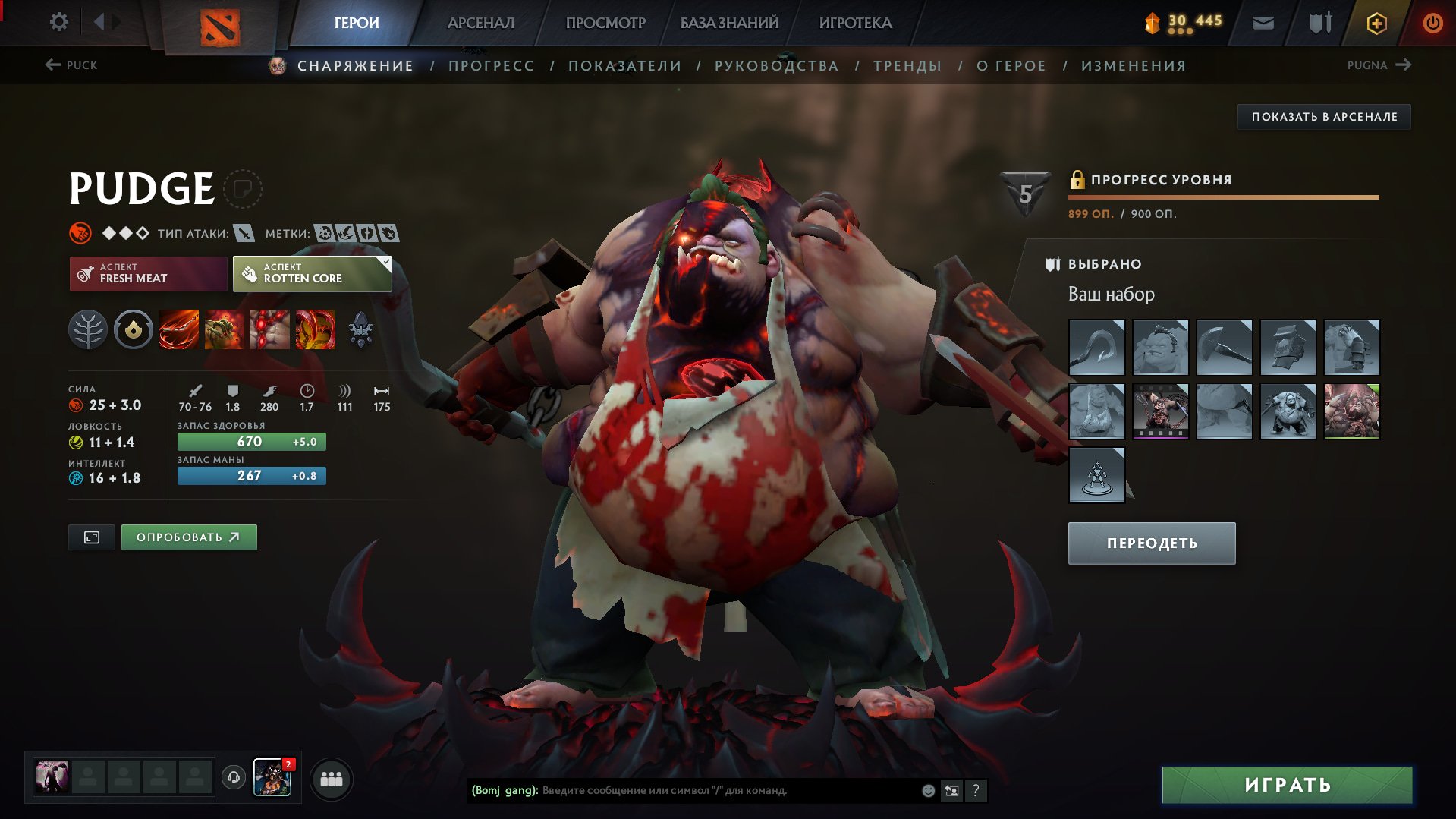Start a match with Играть
Viewport: 1456px width, 819px height.
coord(1287,785)
